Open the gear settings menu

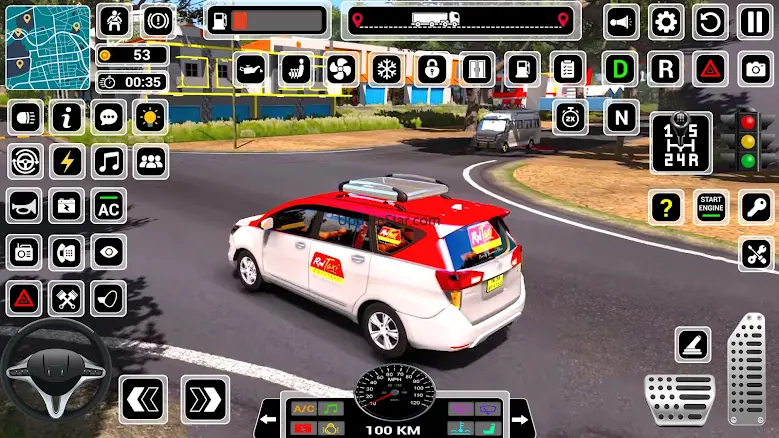(x=666, y=21)
